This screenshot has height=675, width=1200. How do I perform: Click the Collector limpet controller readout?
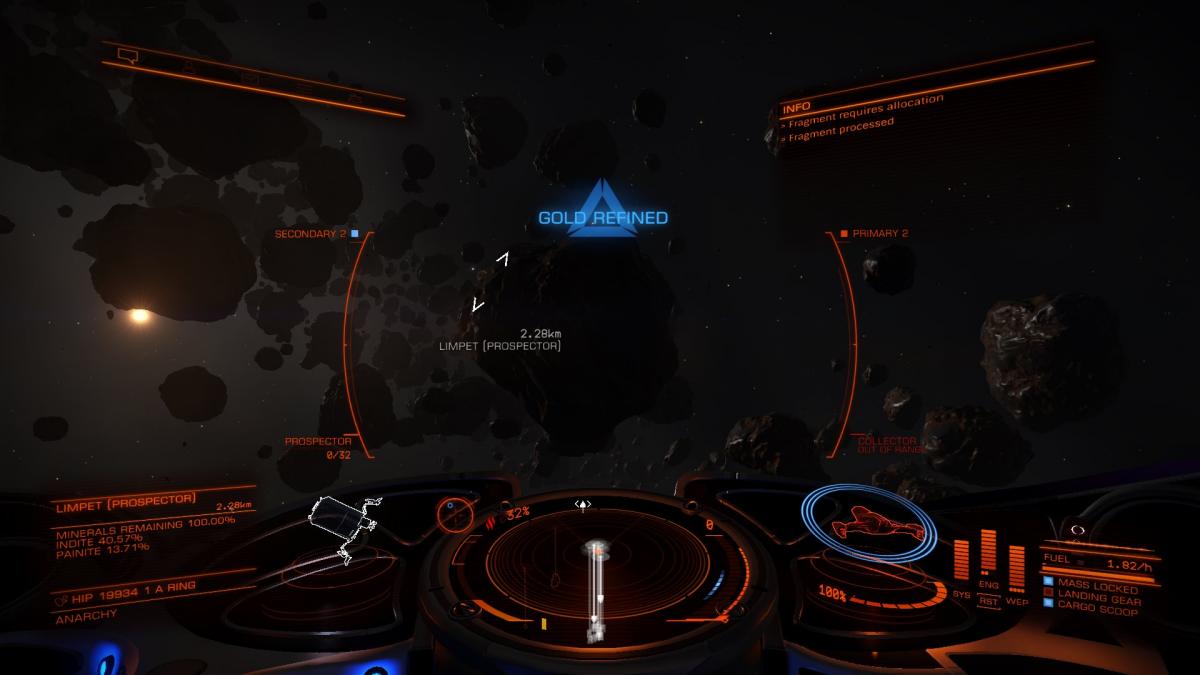886,445
